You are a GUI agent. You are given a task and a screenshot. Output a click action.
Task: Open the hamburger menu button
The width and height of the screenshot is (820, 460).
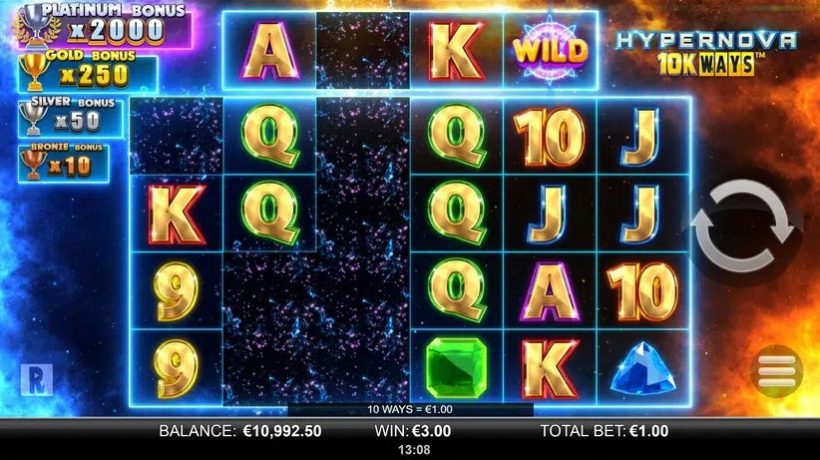[775, 372]
